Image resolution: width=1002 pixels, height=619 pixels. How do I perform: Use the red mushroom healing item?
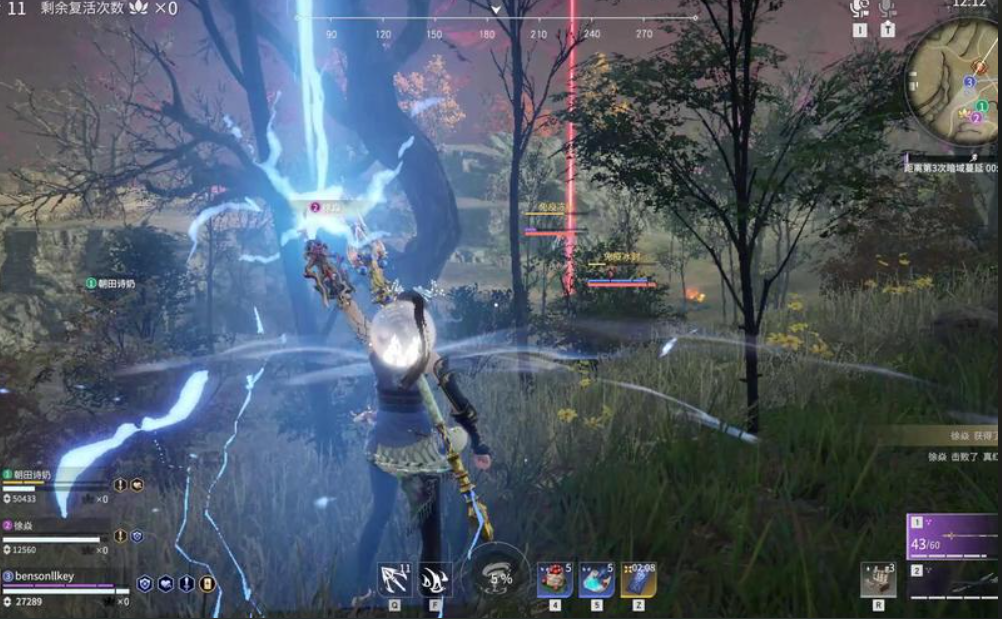[x=555, y=580]
